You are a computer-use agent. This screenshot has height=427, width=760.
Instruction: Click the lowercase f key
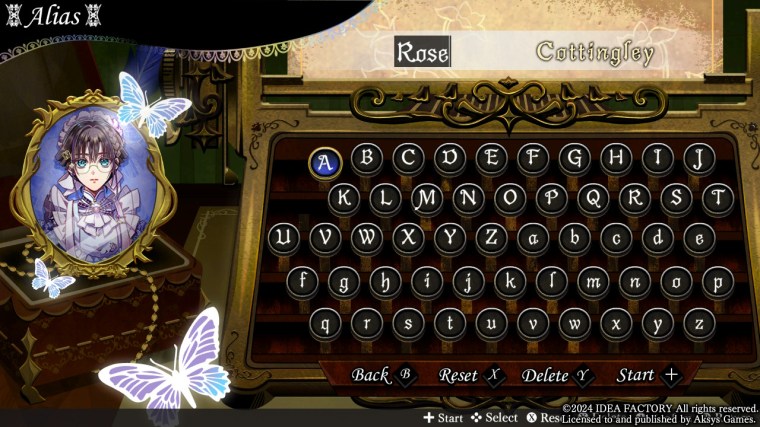[303, 281]
